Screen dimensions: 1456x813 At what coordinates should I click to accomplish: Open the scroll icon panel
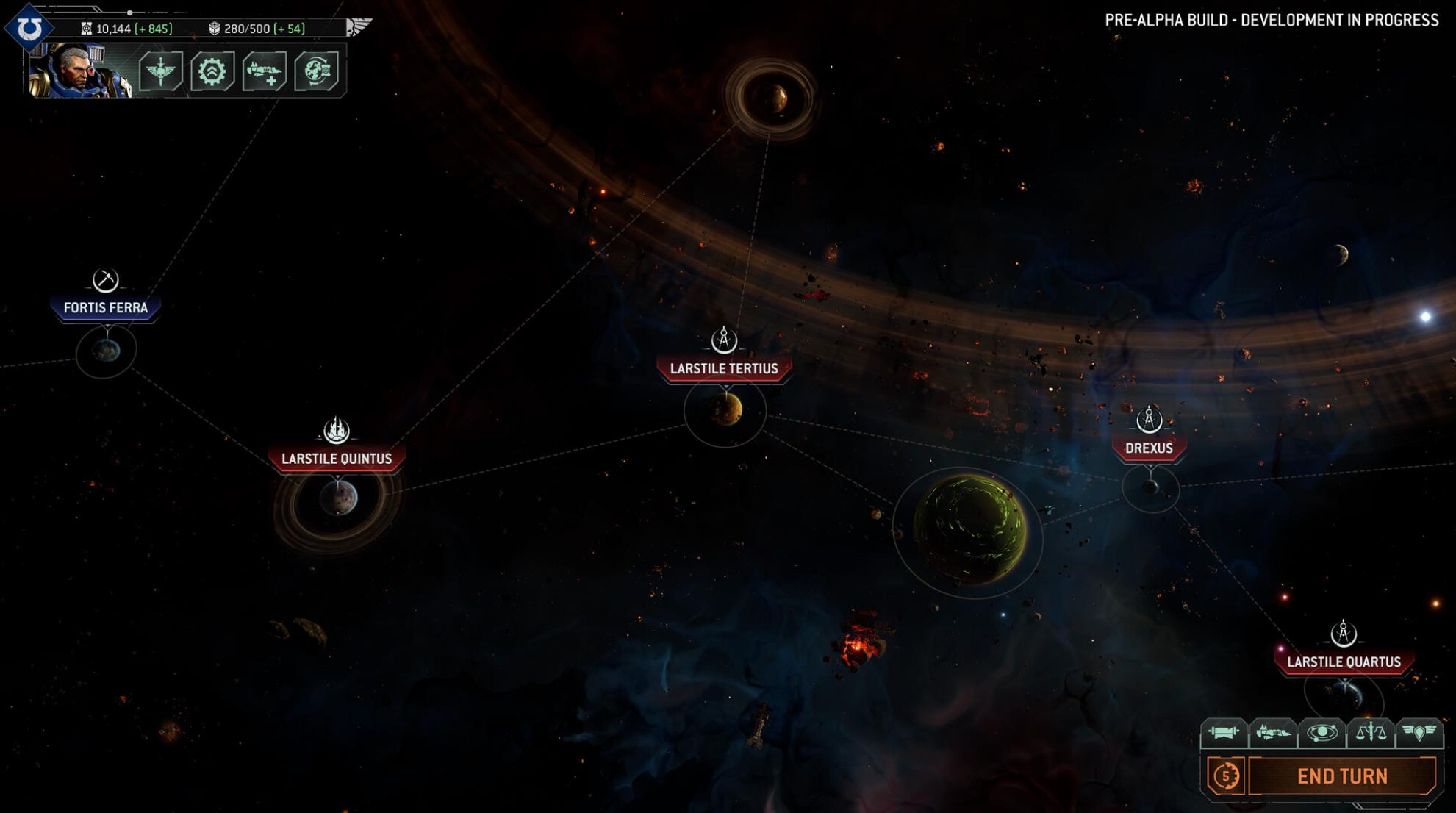1224,732
